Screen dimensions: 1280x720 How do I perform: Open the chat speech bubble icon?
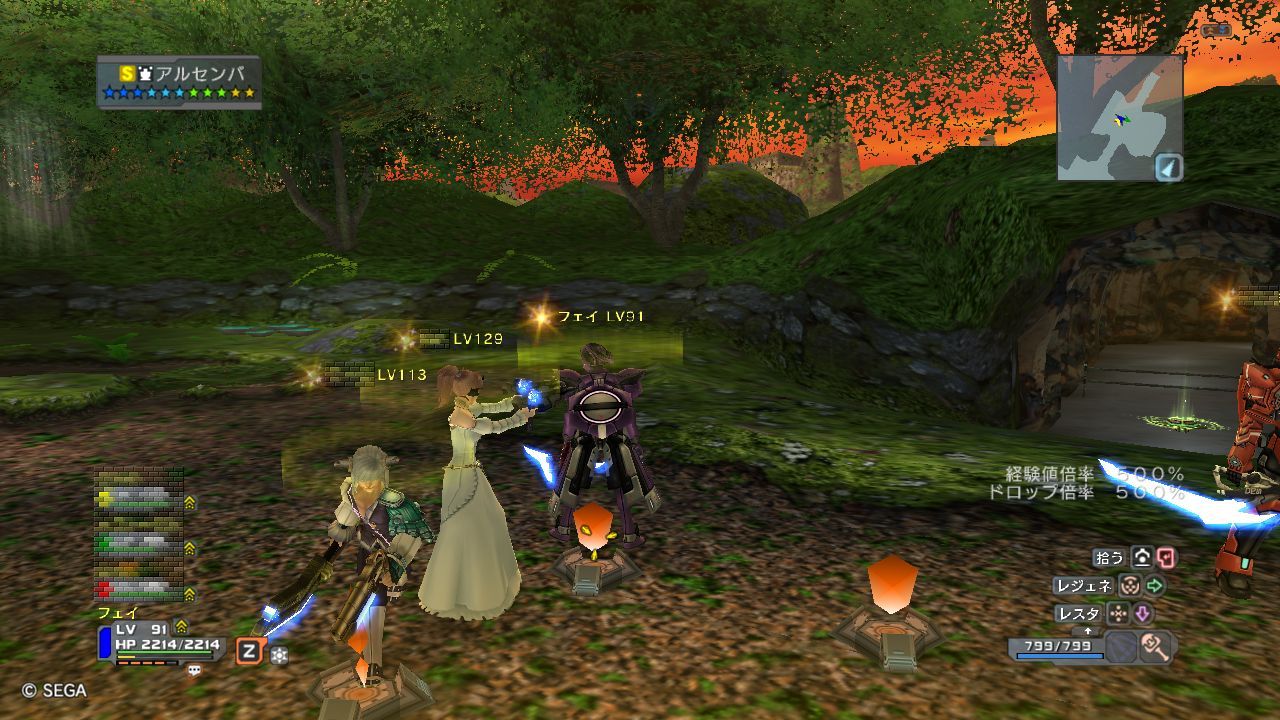click(x=194, y=670)
